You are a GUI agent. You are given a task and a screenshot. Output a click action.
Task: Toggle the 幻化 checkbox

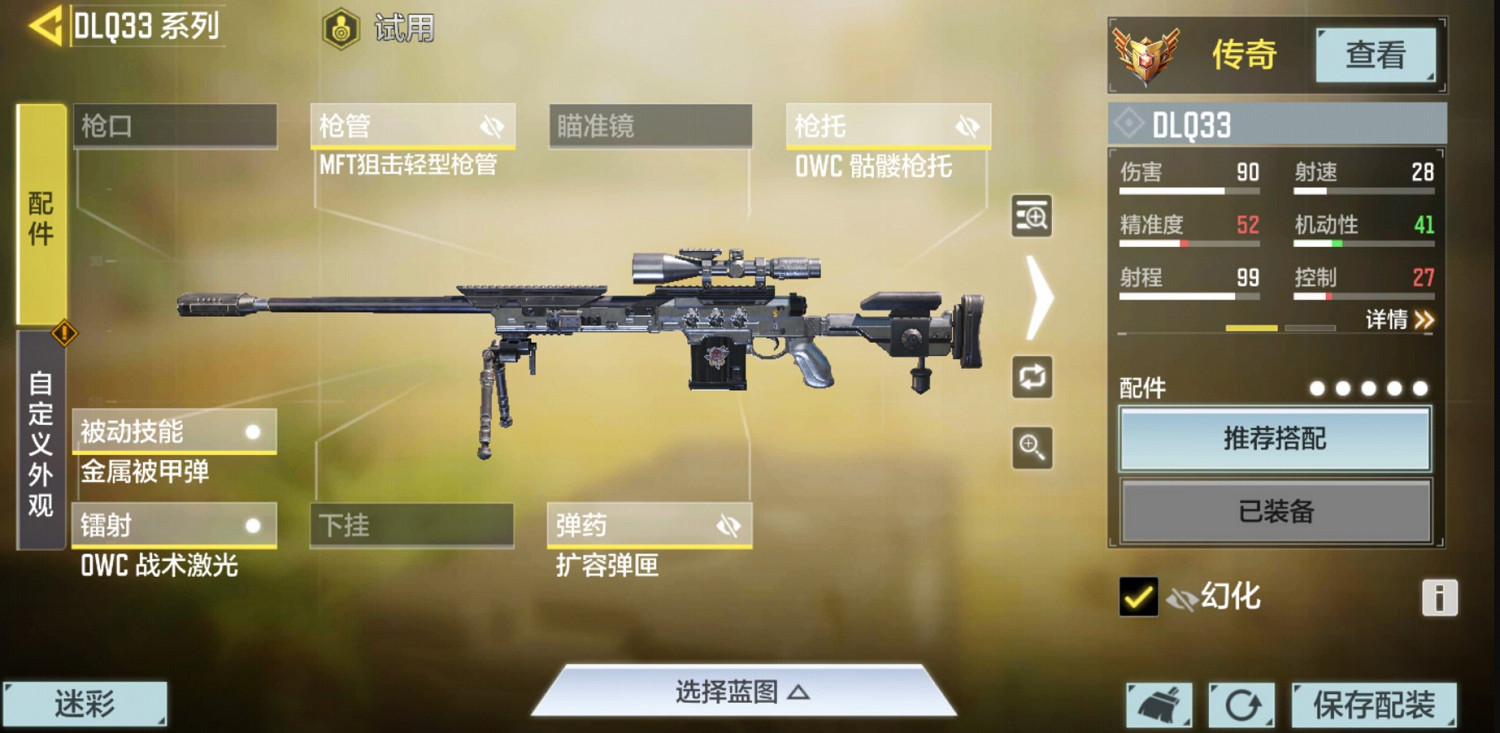1137,597
